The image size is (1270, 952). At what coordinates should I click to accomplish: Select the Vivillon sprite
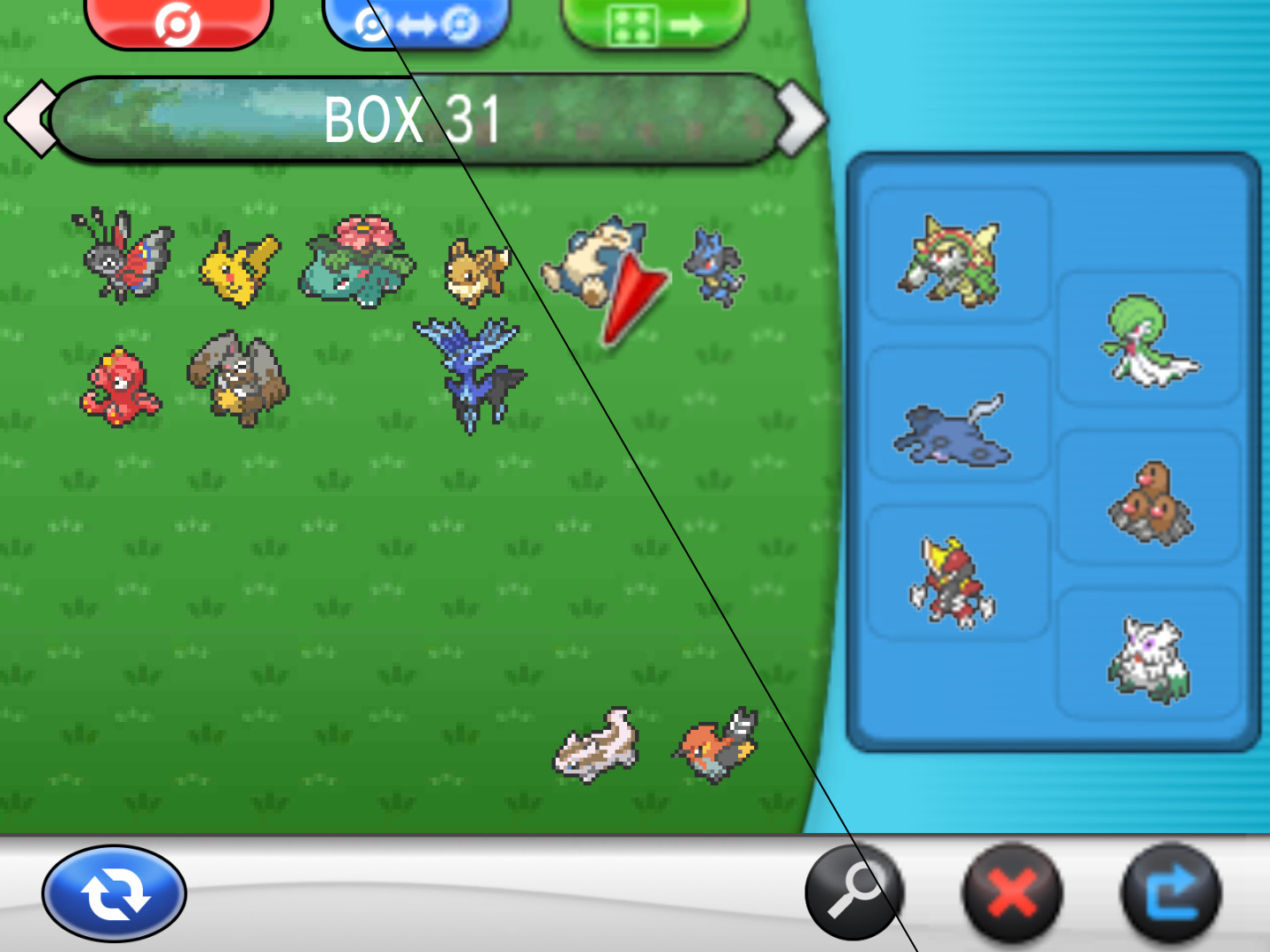click(123, 260)
